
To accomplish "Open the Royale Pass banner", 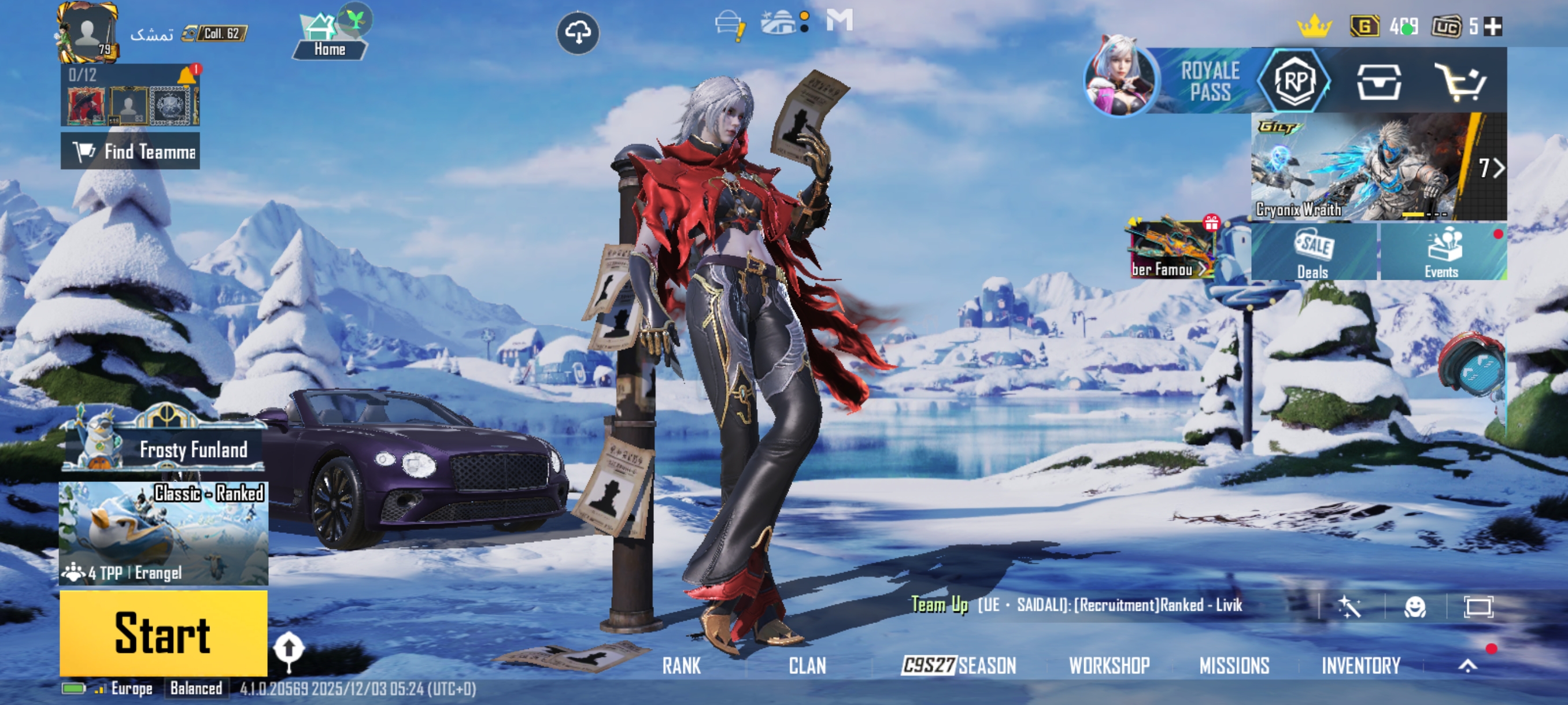I will [1175, 81].
